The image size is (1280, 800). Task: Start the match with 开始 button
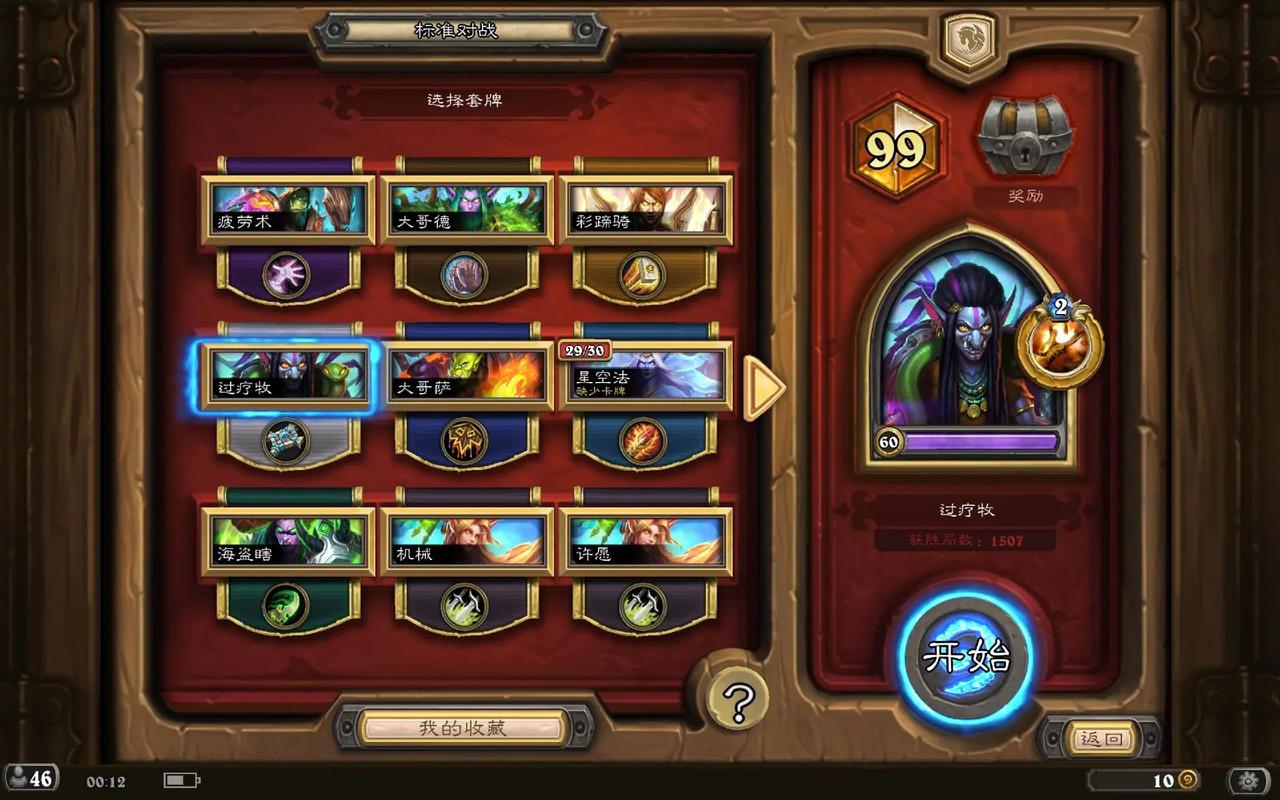966,657
